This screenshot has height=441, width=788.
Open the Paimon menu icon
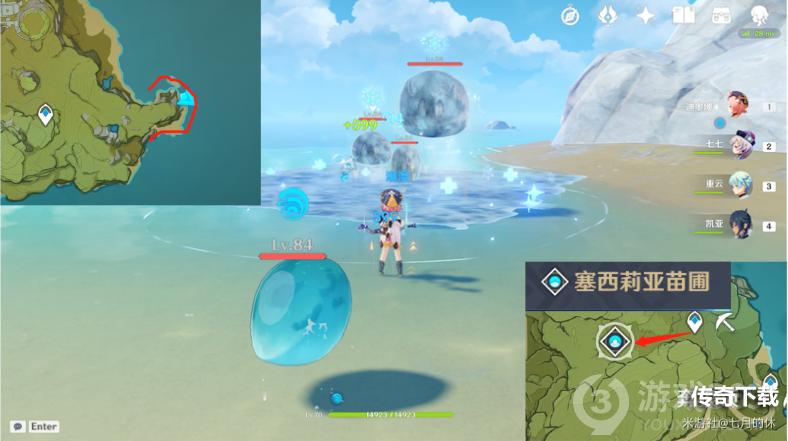(760, 14)
